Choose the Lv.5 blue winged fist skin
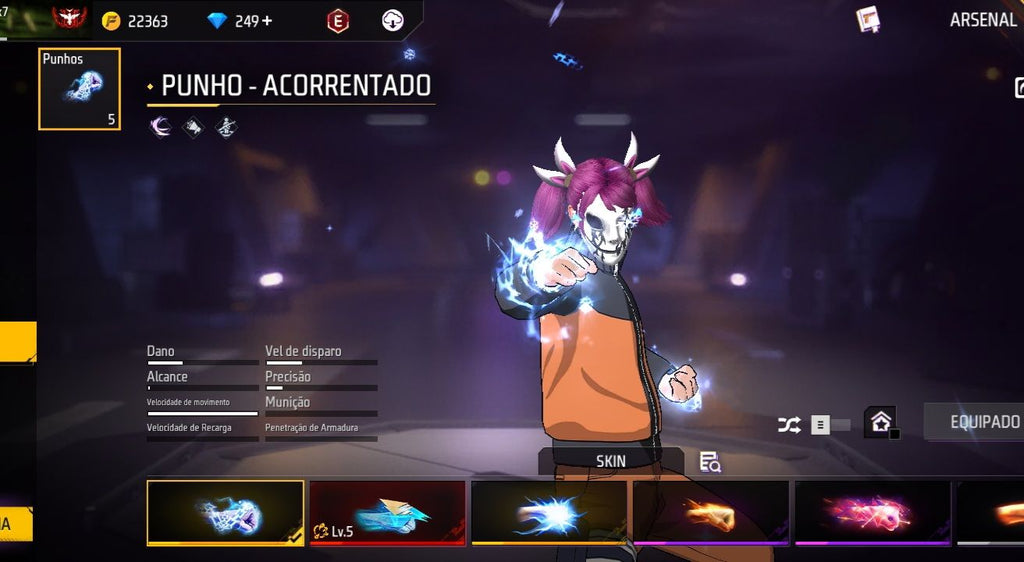This screenshot has width=1024, height=562. [x=387, y=513]
